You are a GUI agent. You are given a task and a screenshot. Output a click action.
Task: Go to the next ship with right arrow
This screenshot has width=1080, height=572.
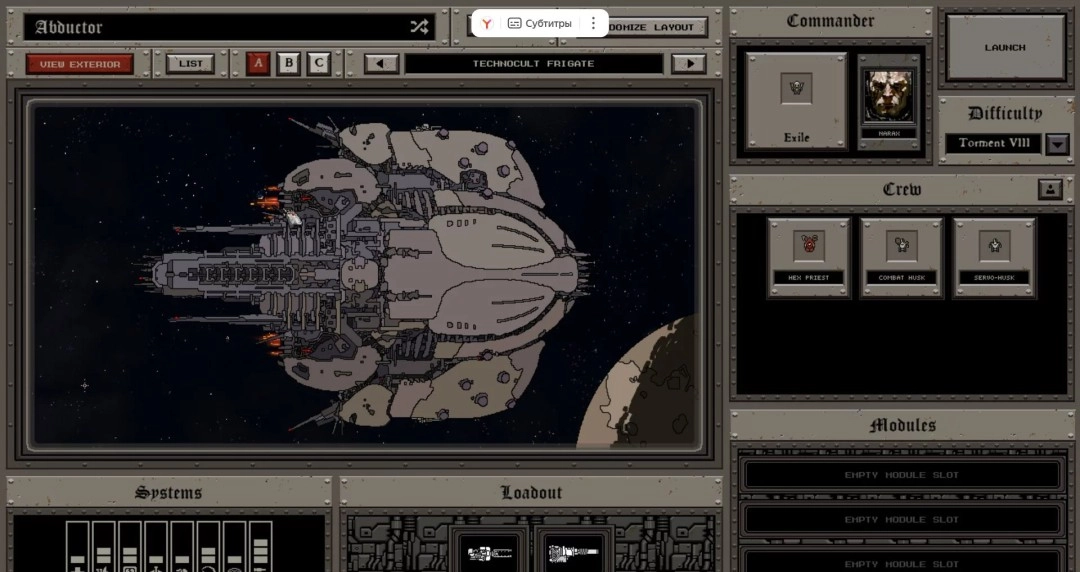688,64
